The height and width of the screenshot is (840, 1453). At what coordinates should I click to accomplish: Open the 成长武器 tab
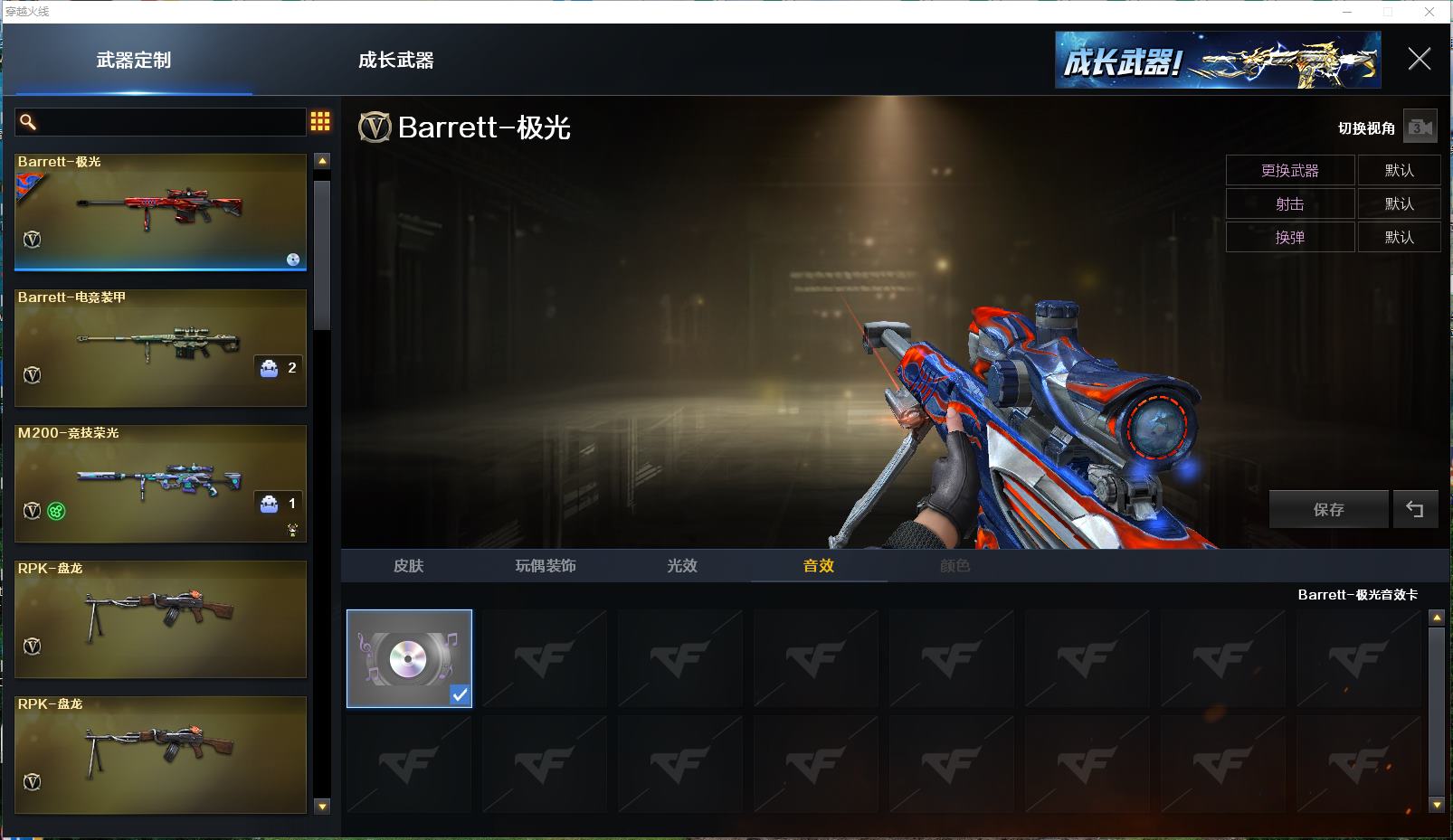click(x=395, y=61)
